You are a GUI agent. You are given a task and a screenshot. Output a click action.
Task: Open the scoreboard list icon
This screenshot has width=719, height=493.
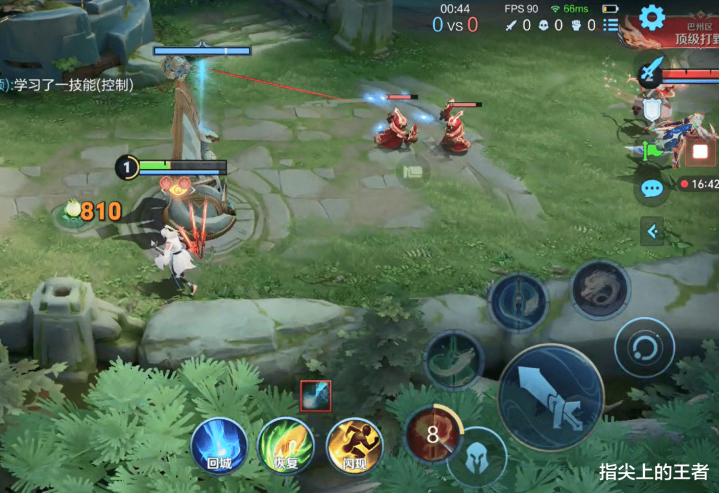click(611, 25)
